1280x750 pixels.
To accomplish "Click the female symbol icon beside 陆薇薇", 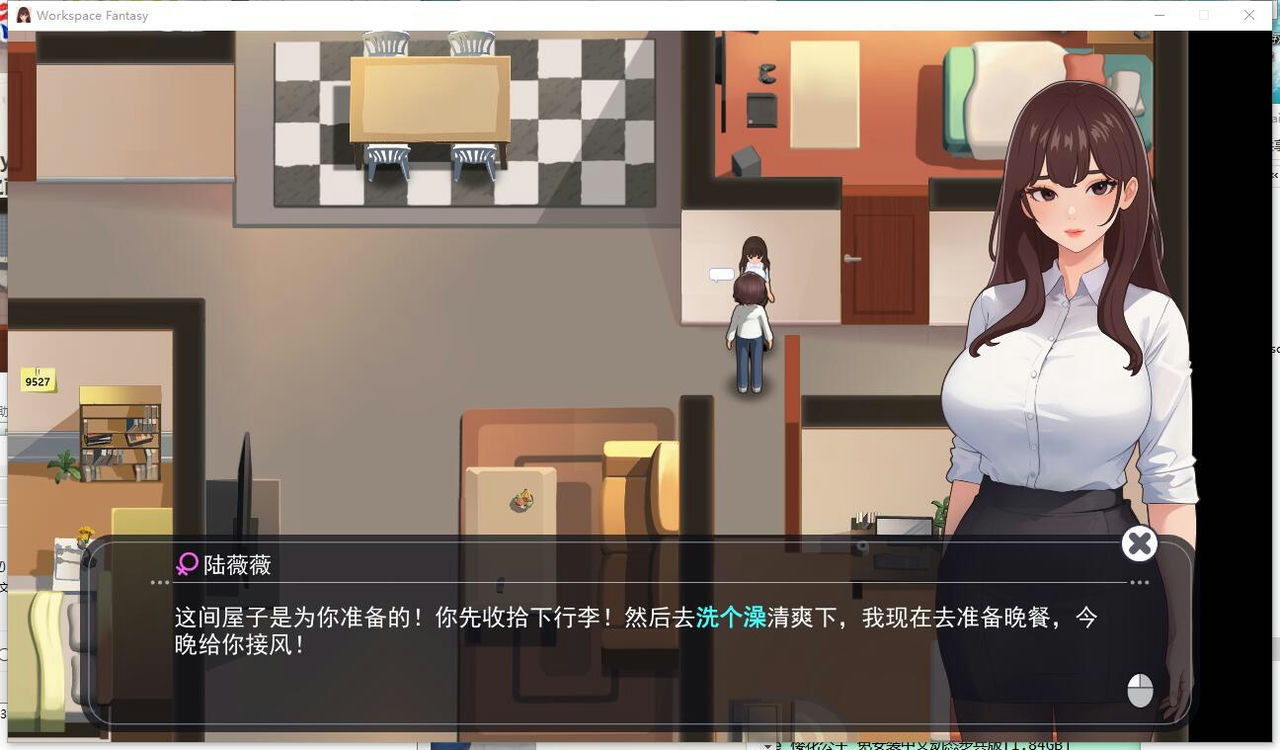I will (x=186, y=565).
